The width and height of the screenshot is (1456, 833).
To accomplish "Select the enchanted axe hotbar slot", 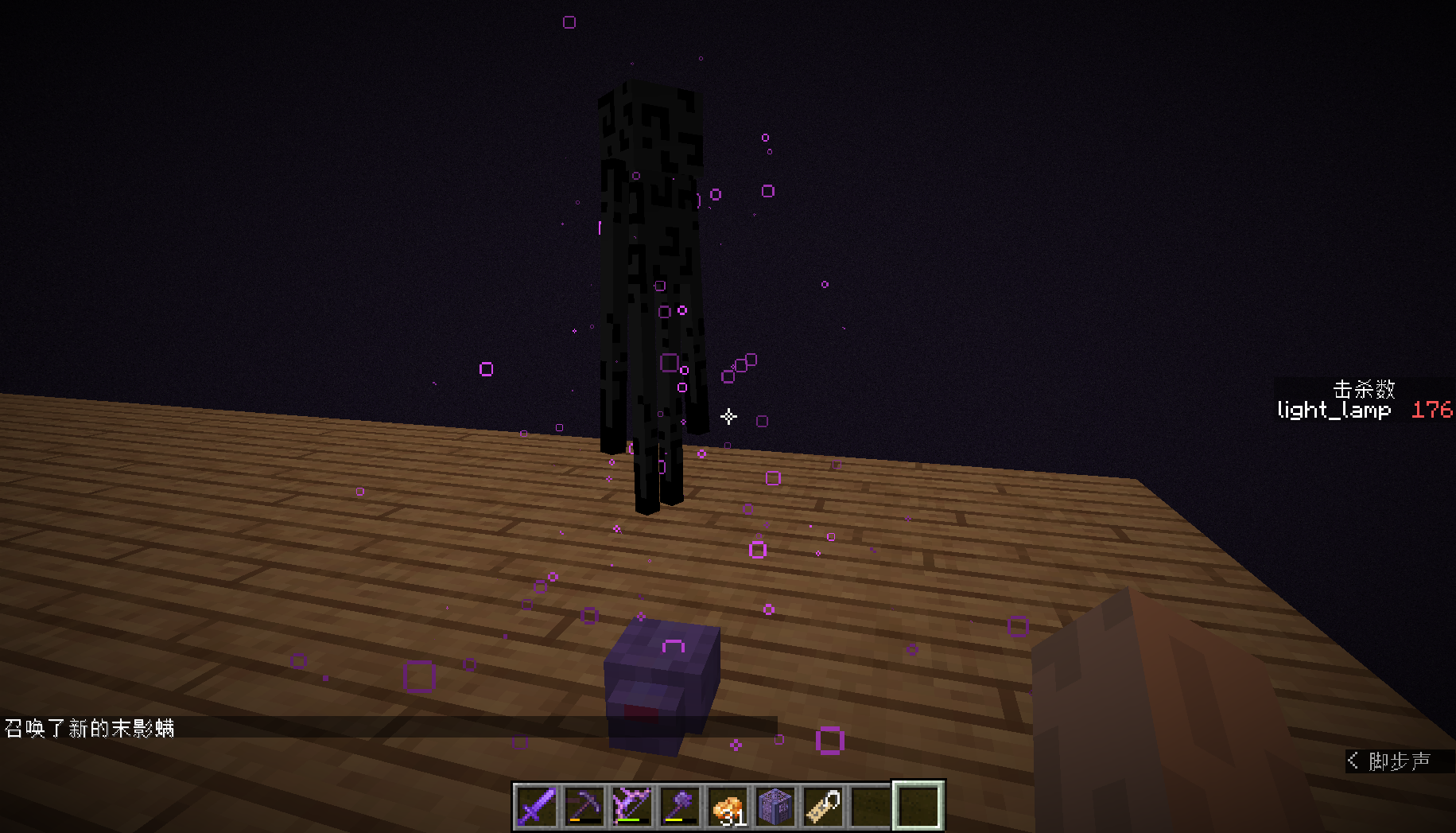I will point(680,806).
